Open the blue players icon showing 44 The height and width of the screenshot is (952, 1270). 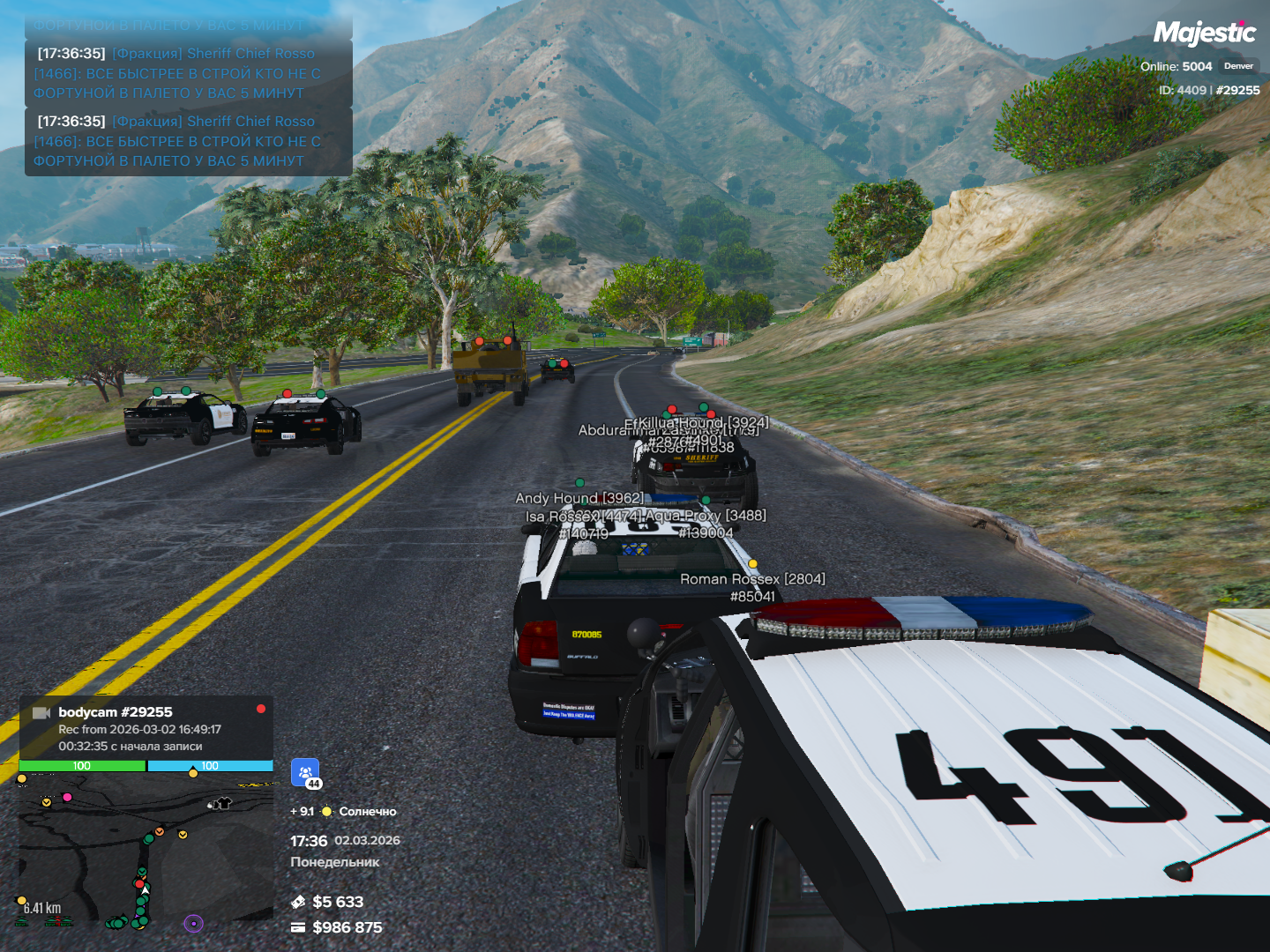point(305,773)
